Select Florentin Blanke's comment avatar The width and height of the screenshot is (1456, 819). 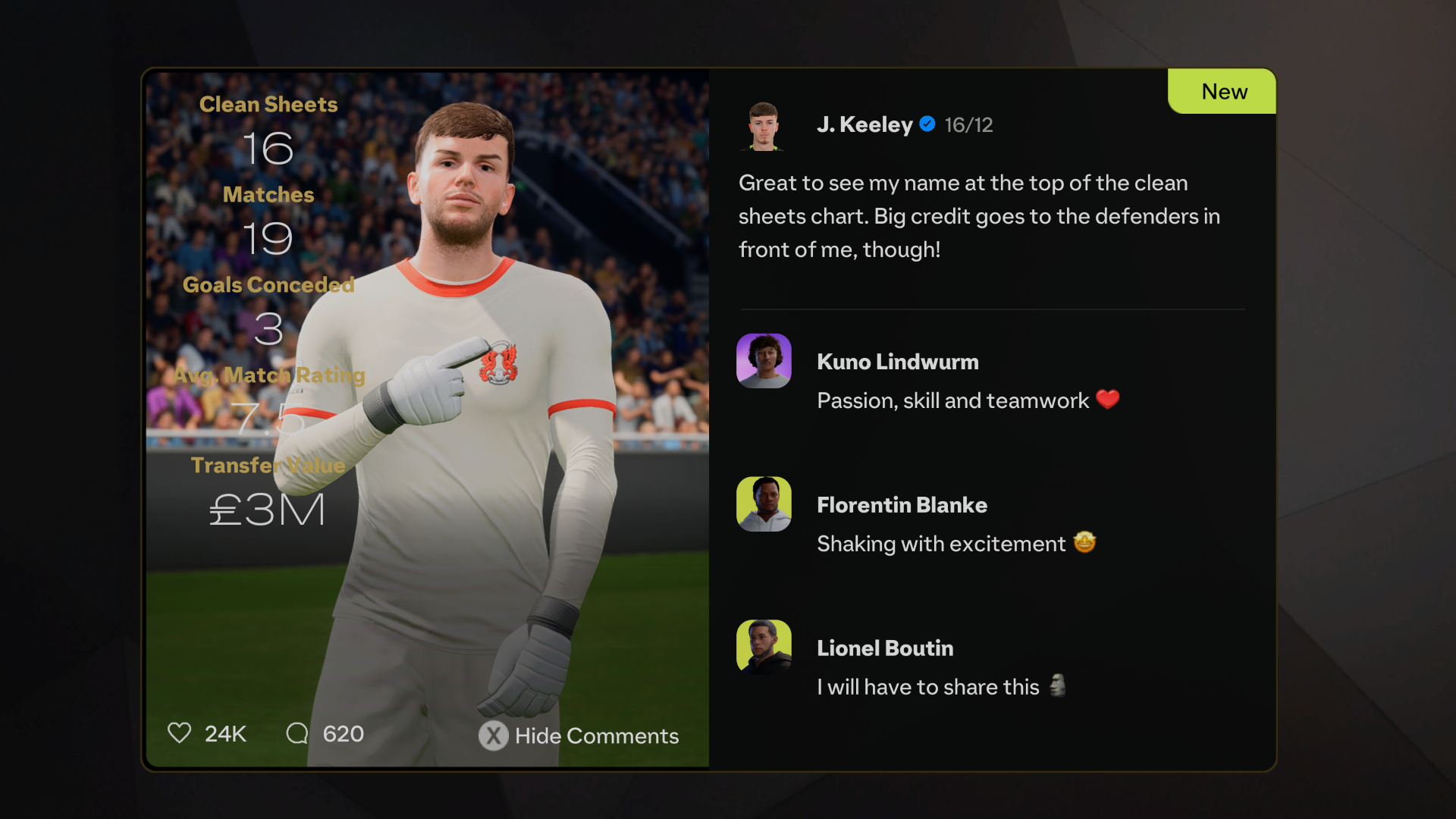(x=764, y=504)
